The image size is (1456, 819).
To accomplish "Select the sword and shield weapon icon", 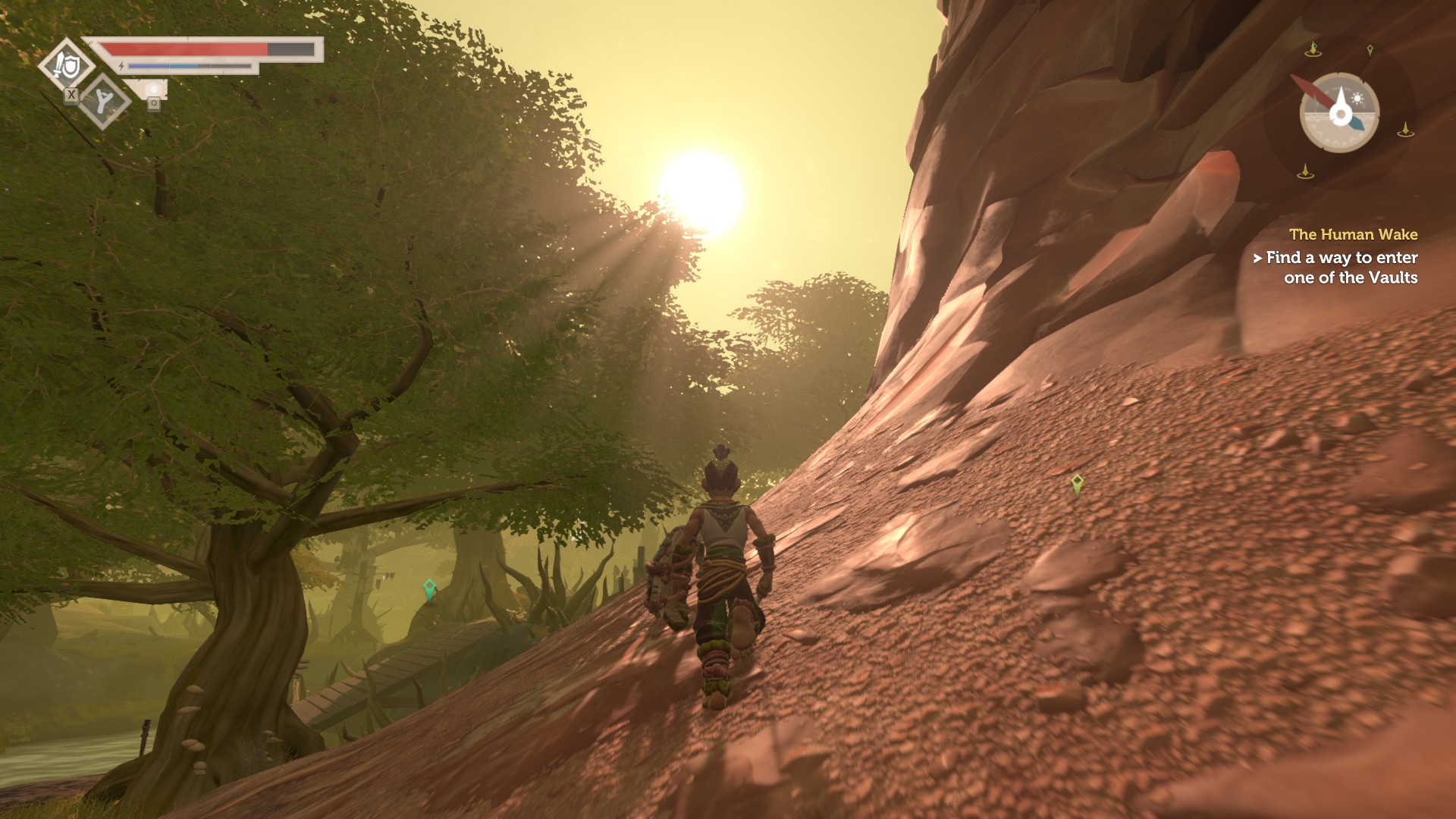I will click(66, 66).
